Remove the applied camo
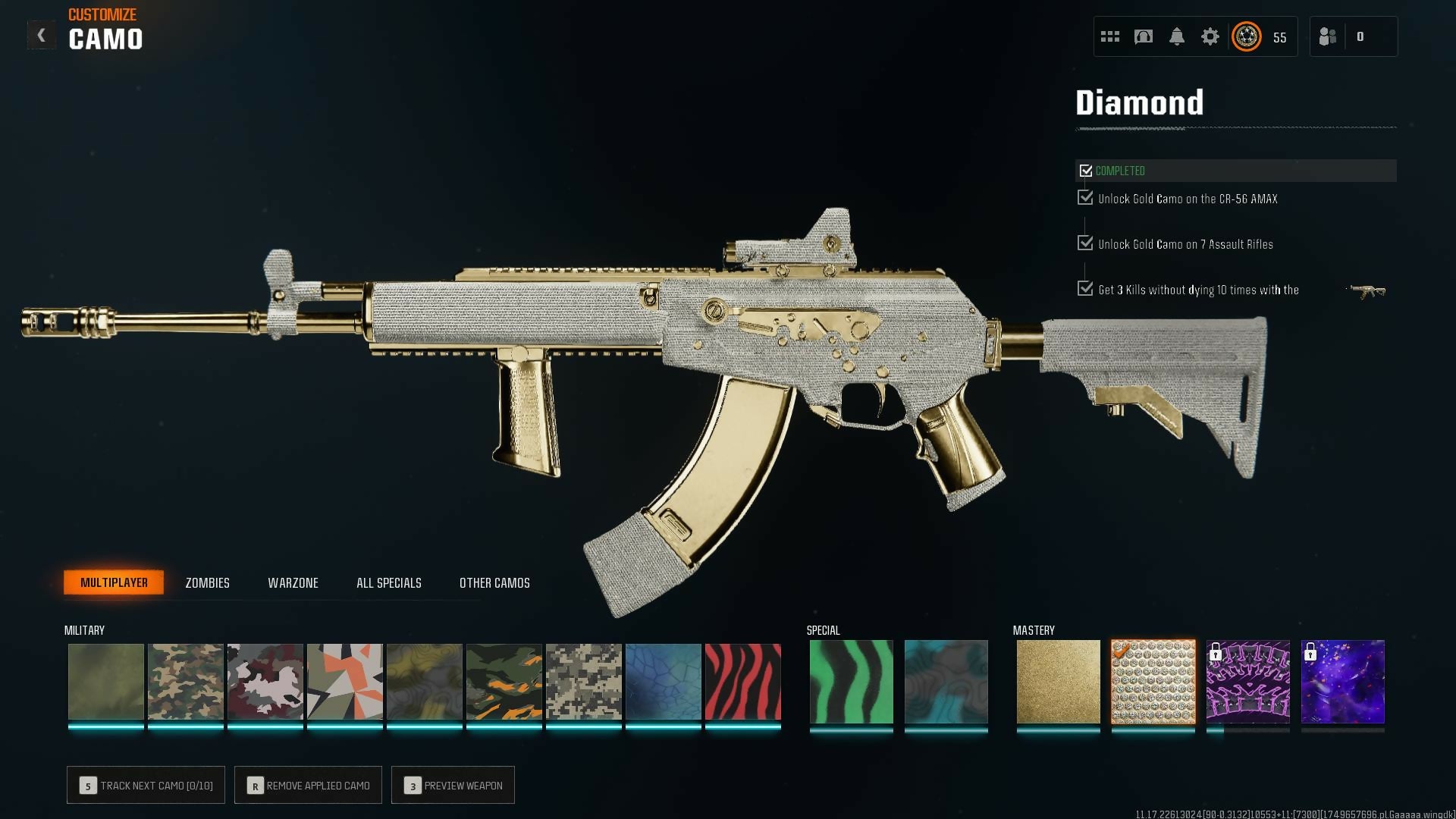The image size is (1456, 819). (x=308, y=785)
